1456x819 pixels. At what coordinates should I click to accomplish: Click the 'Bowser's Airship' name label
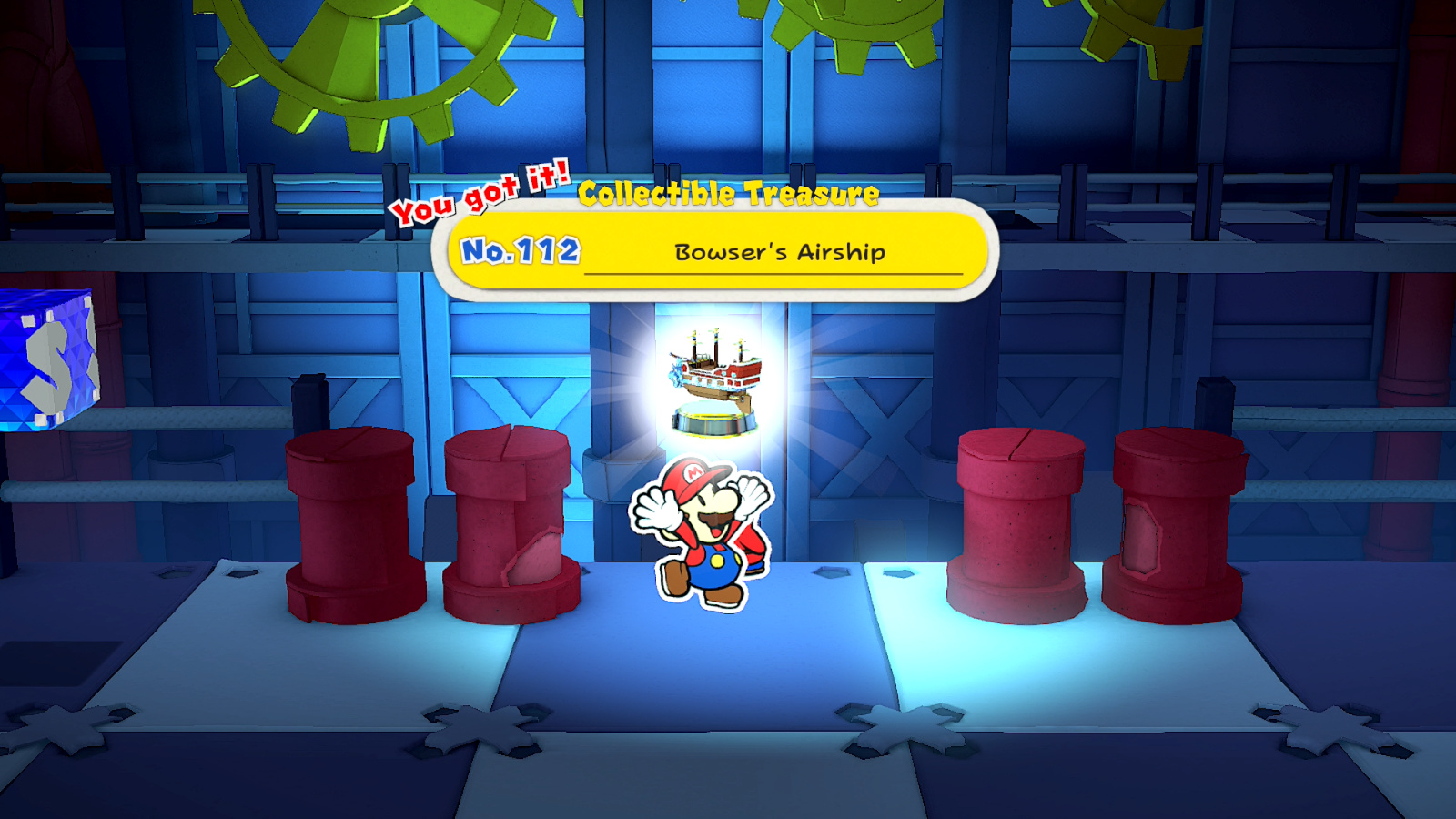780,253
